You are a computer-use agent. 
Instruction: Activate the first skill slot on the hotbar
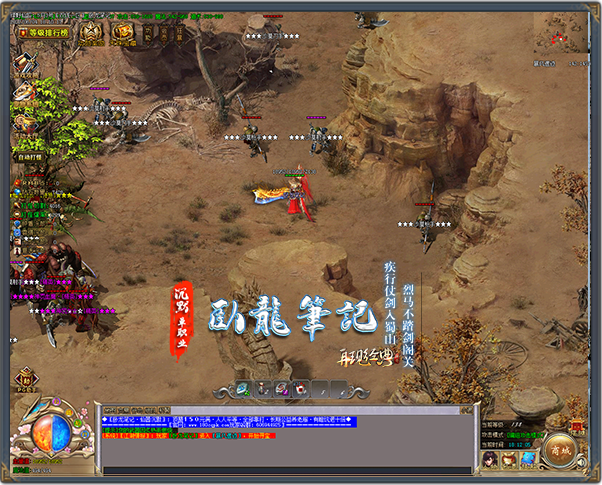244,388
